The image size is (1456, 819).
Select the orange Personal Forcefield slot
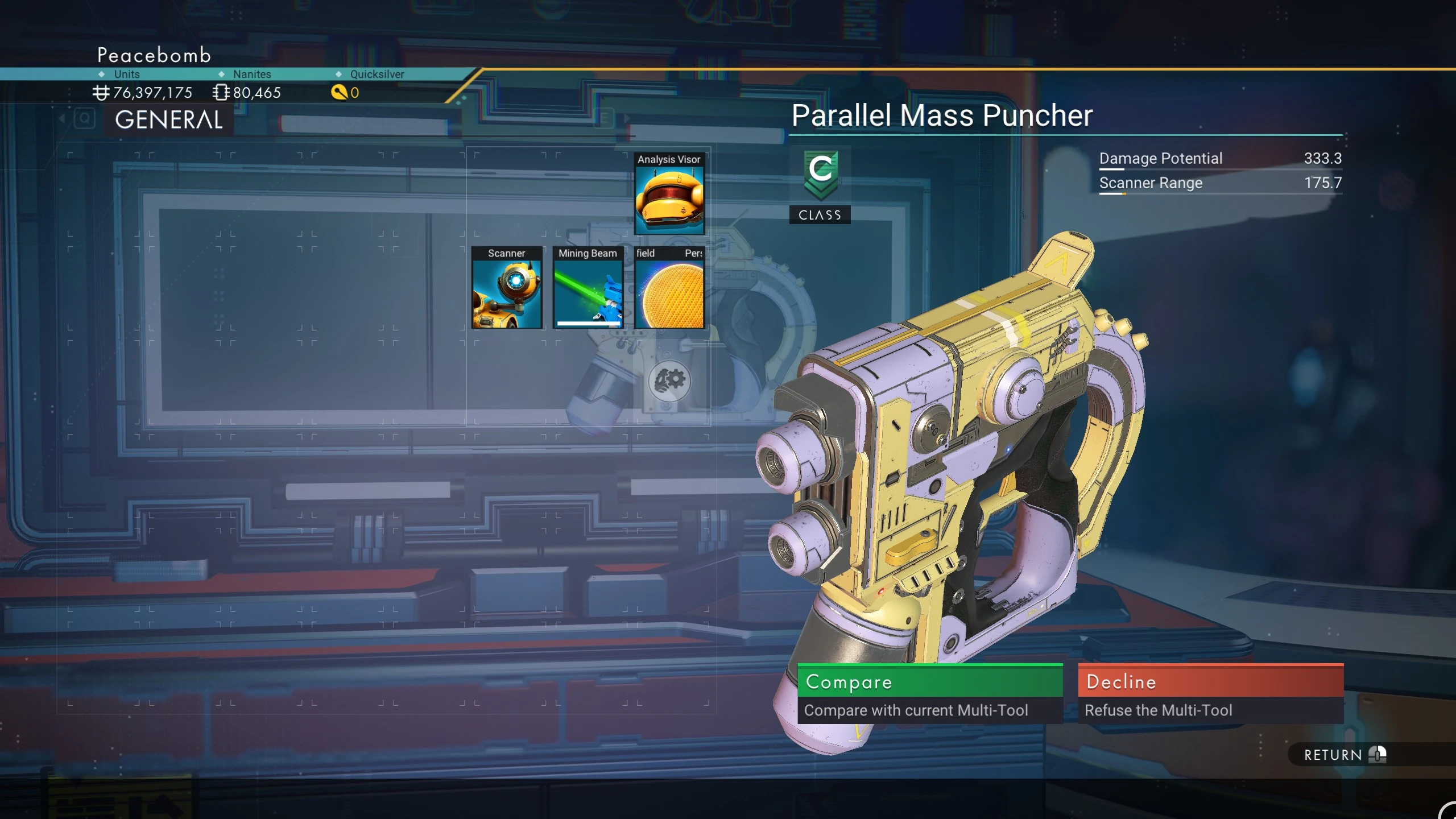(669, 288)
